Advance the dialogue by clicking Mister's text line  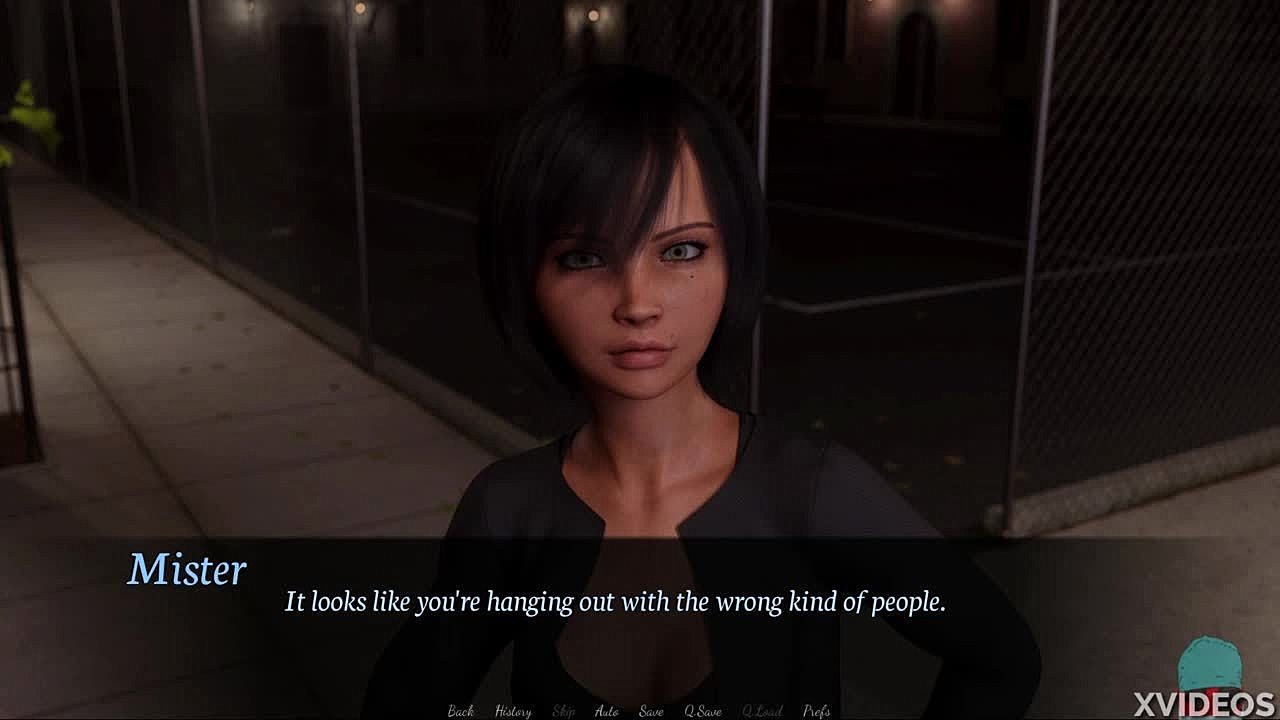click(615, 602)
